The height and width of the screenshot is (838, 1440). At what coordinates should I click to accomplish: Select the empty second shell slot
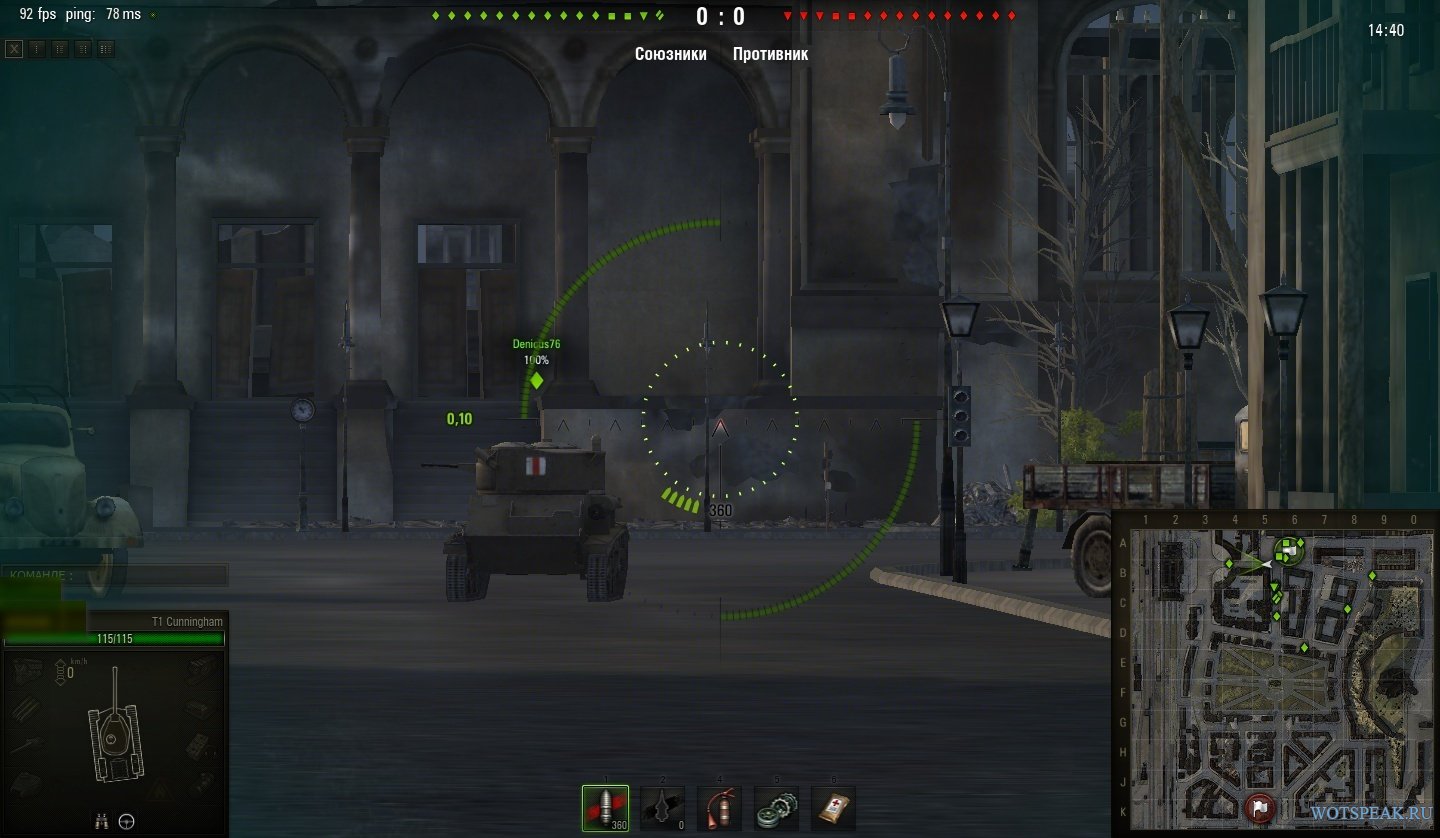click(x=662, y=808)
